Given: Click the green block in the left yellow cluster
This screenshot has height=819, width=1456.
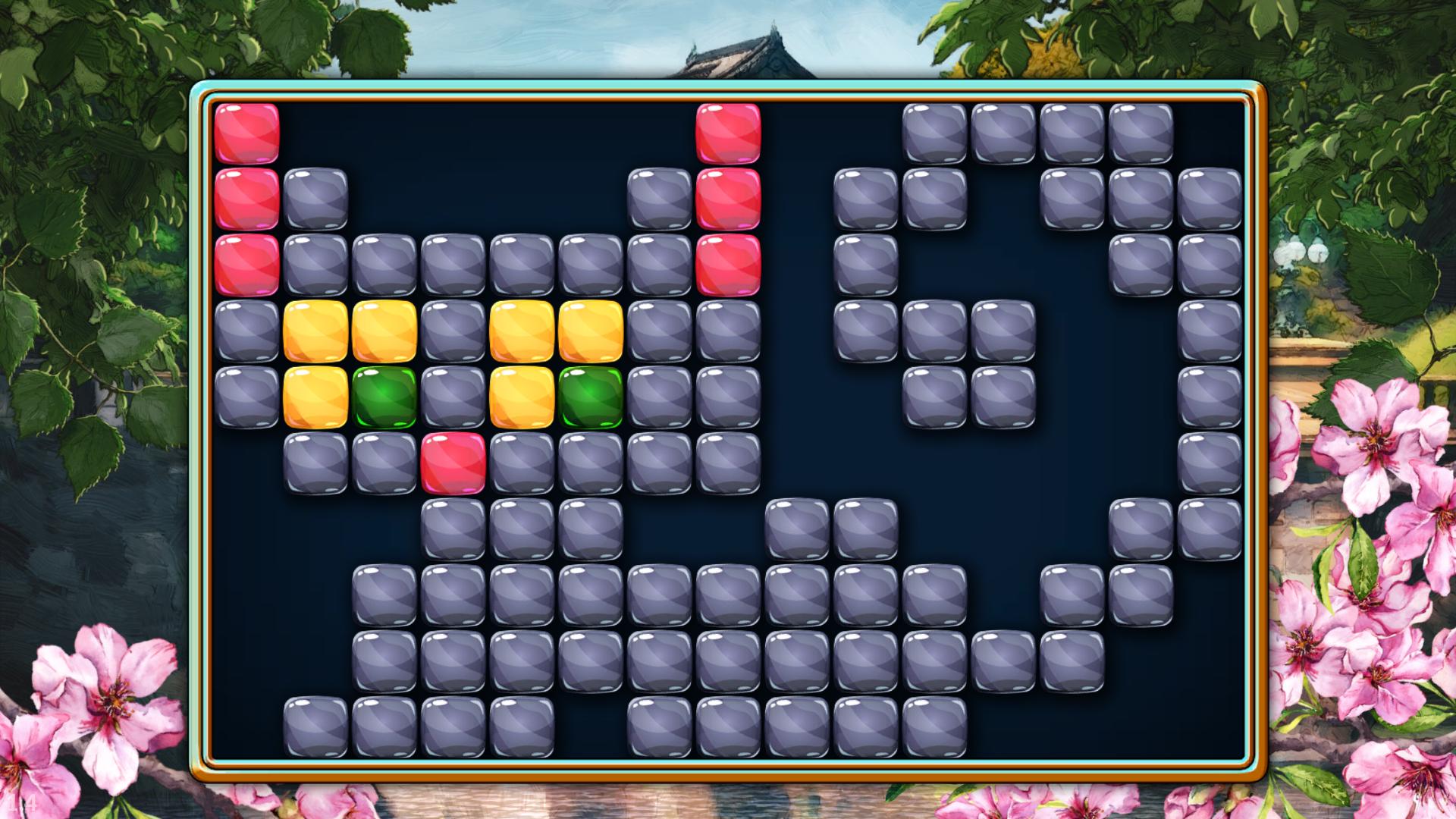Looking at the screenshot, I should click(x=384, y=397).
